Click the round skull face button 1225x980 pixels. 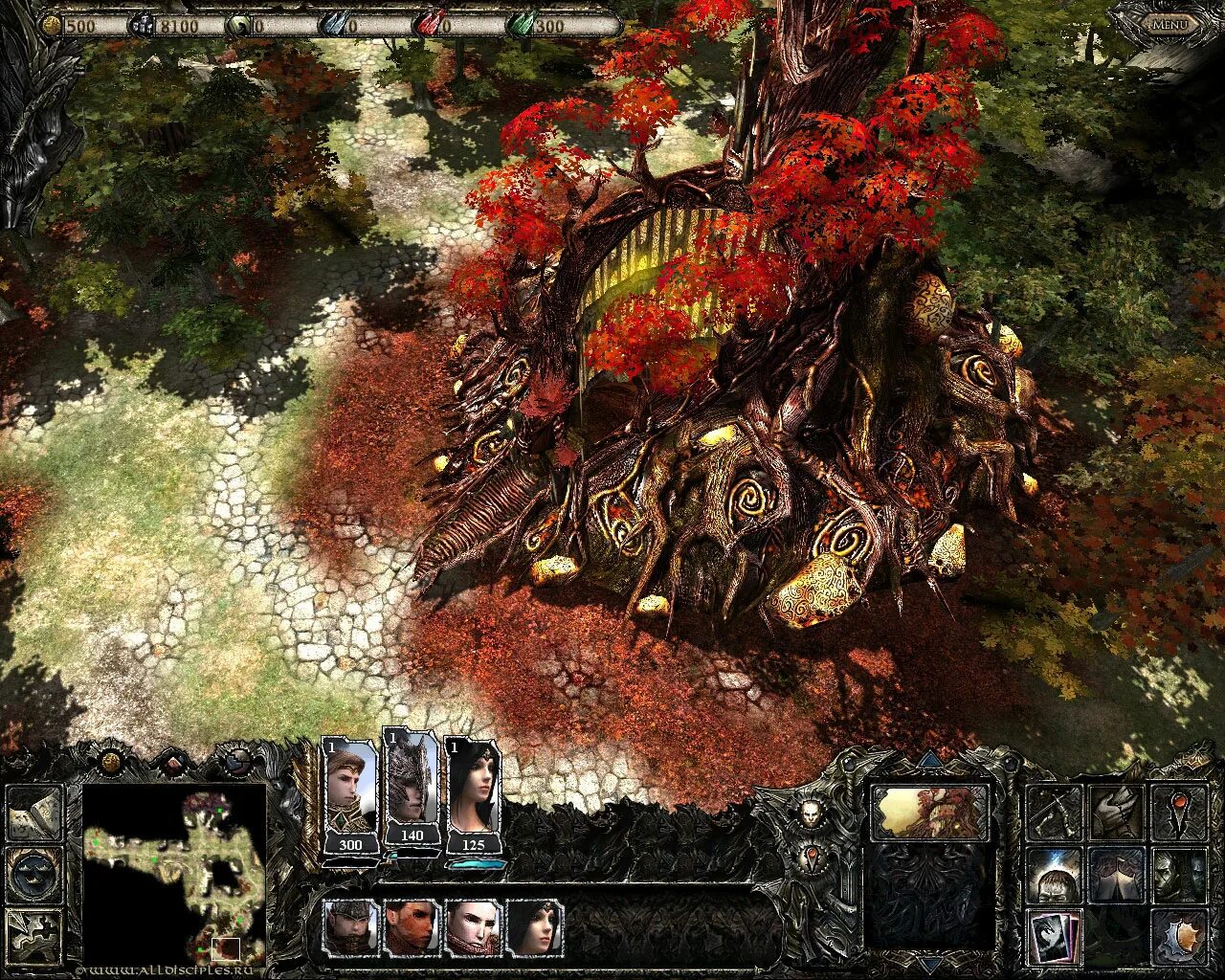[812, 812]
